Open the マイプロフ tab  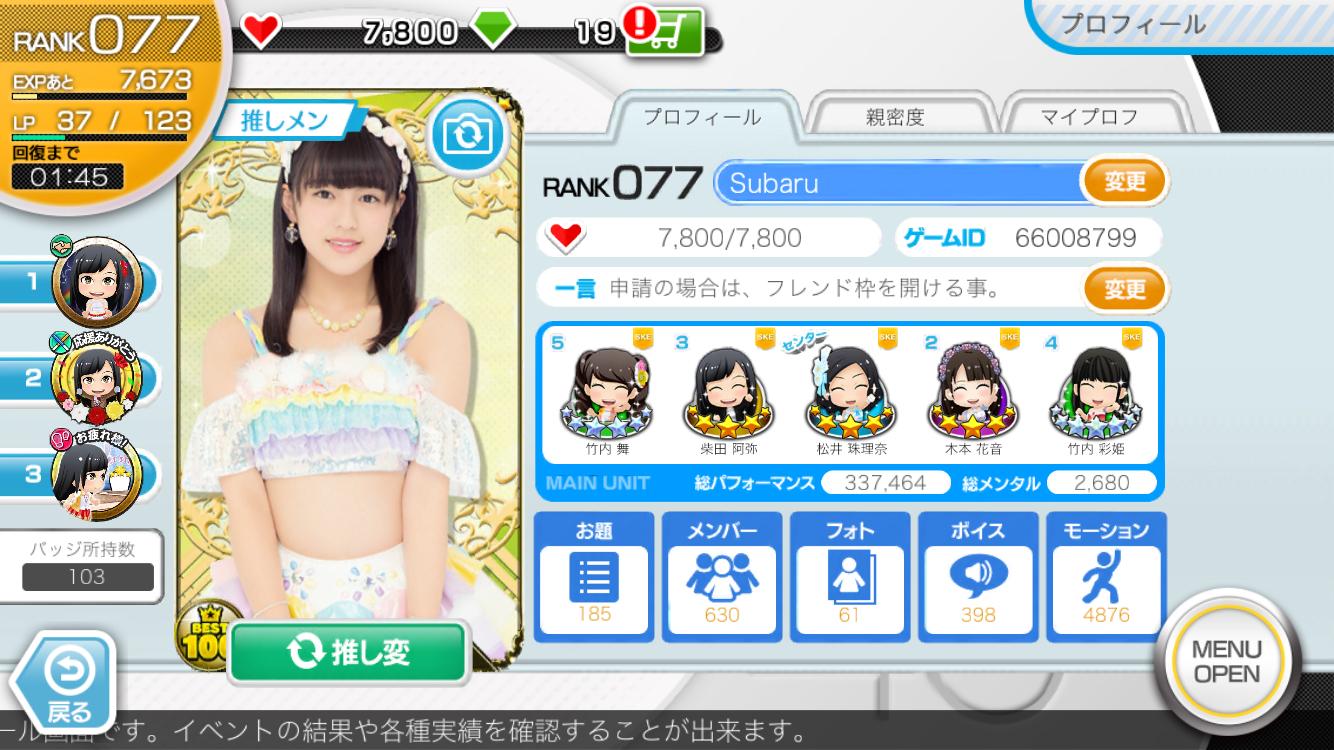[x=1089, y=117]
